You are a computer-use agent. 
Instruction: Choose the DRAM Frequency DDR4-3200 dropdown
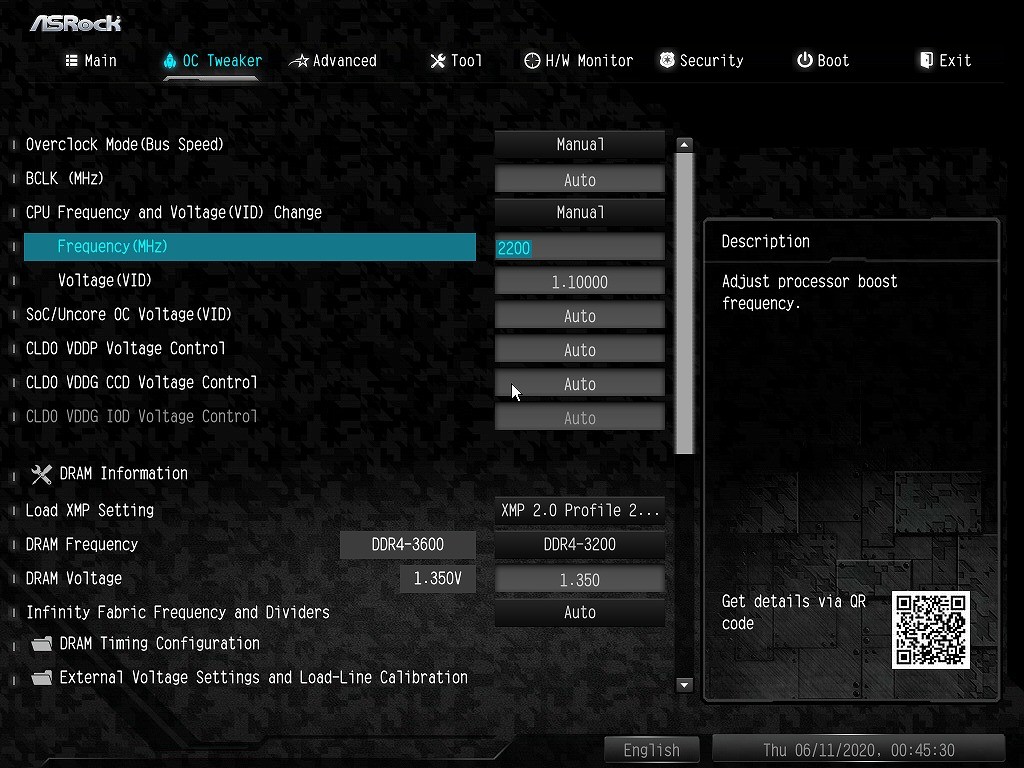580,545
